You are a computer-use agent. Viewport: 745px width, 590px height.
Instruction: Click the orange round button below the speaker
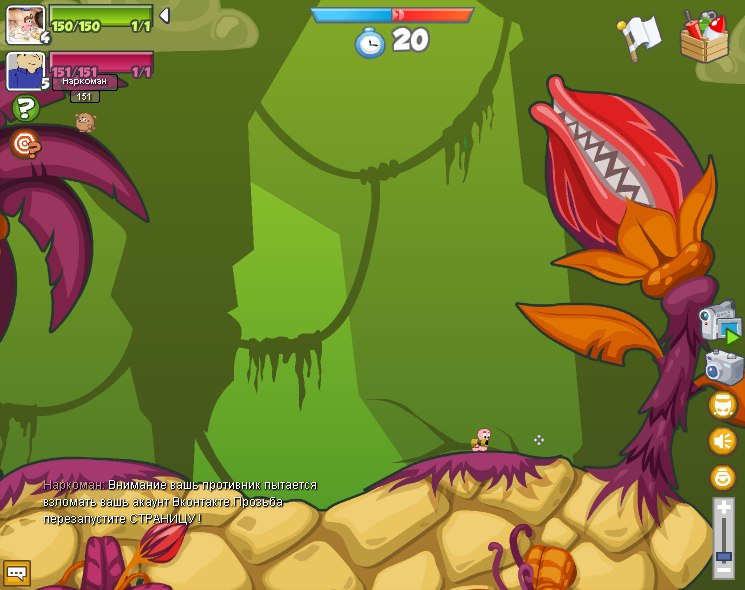pos(722,477)
